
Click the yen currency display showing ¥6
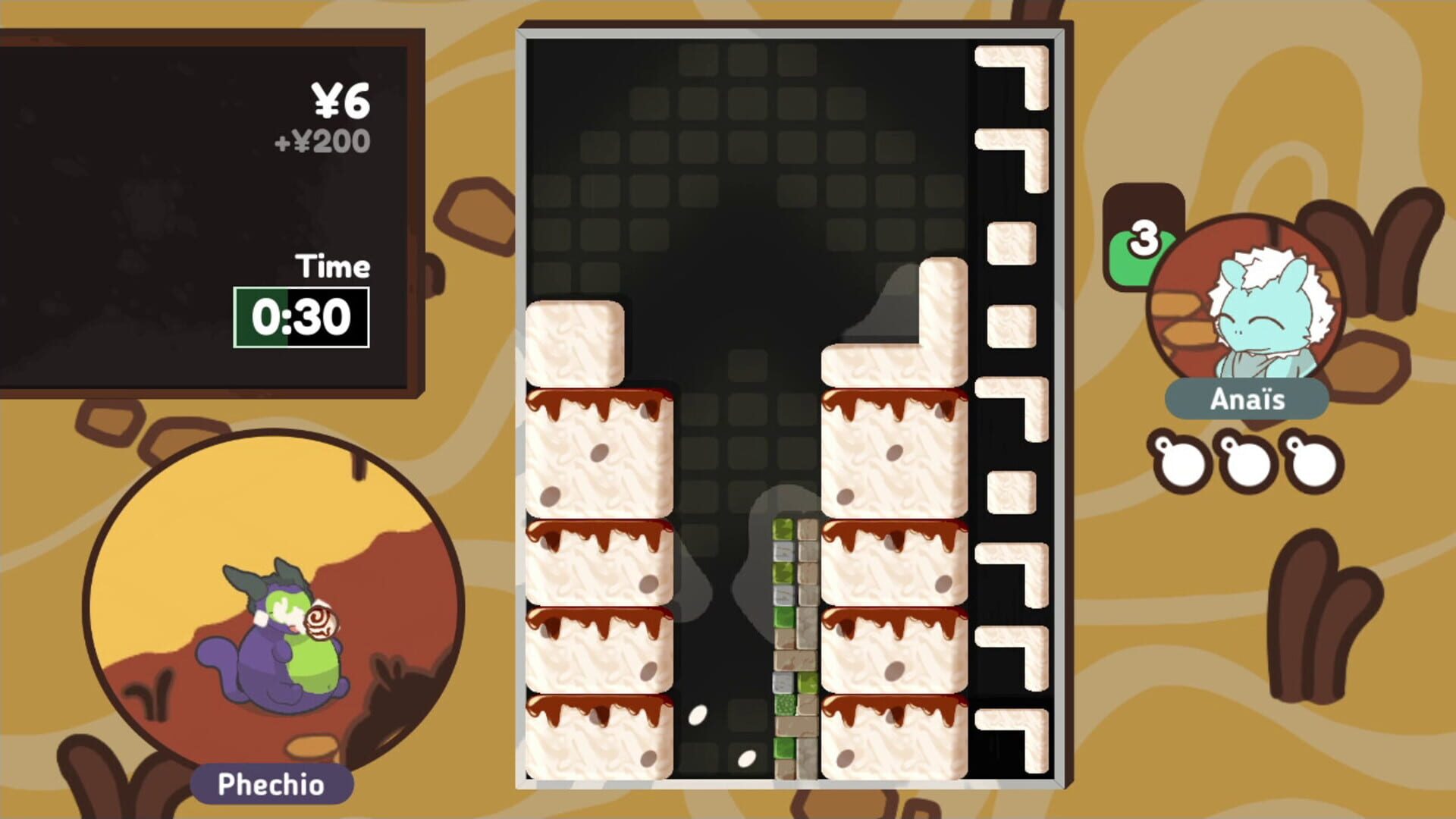pos(340,101)
